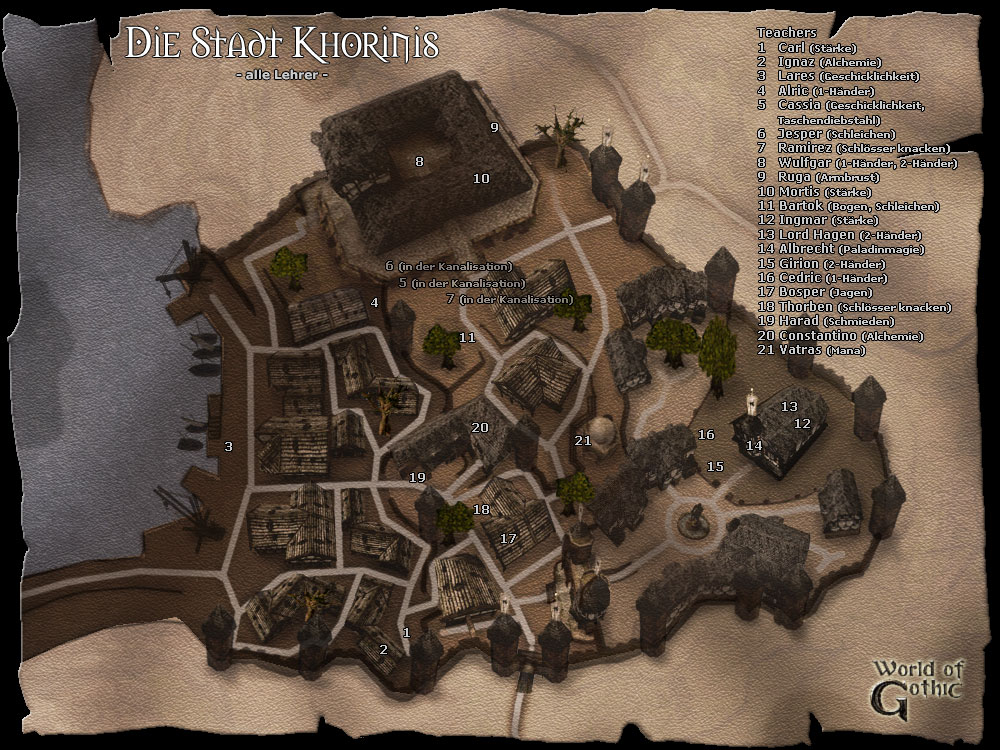Select map marker 14 on the town hall
The image size is (1000, 750).
click(754, 445)
